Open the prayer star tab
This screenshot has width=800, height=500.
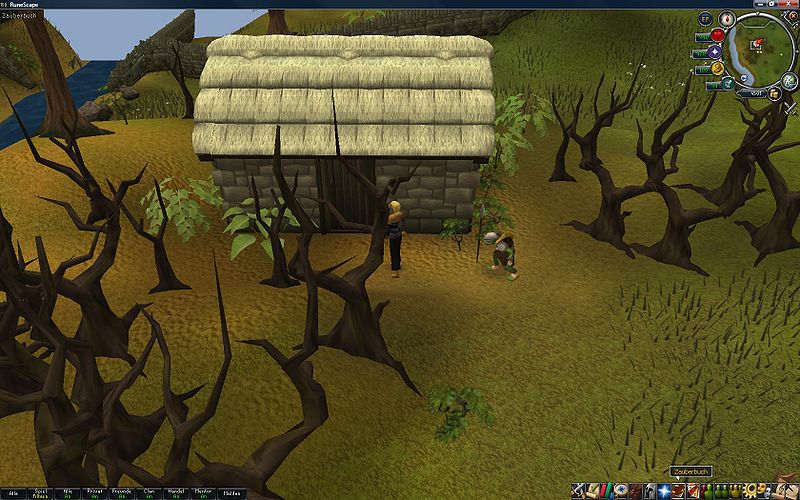tap(663, 490)
